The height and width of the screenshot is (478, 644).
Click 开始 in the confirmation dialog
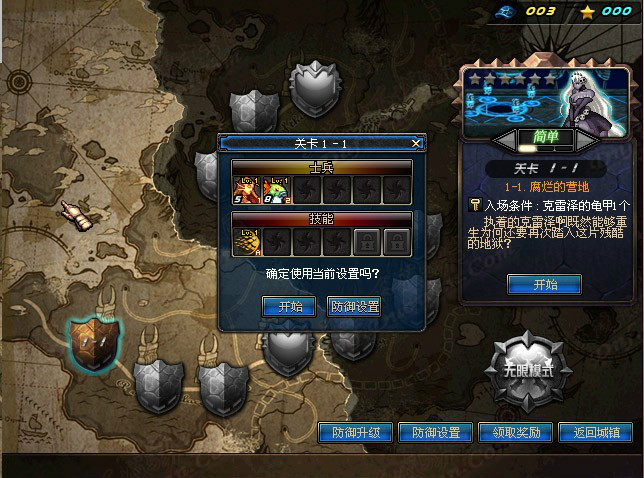[x=290, y=306]
